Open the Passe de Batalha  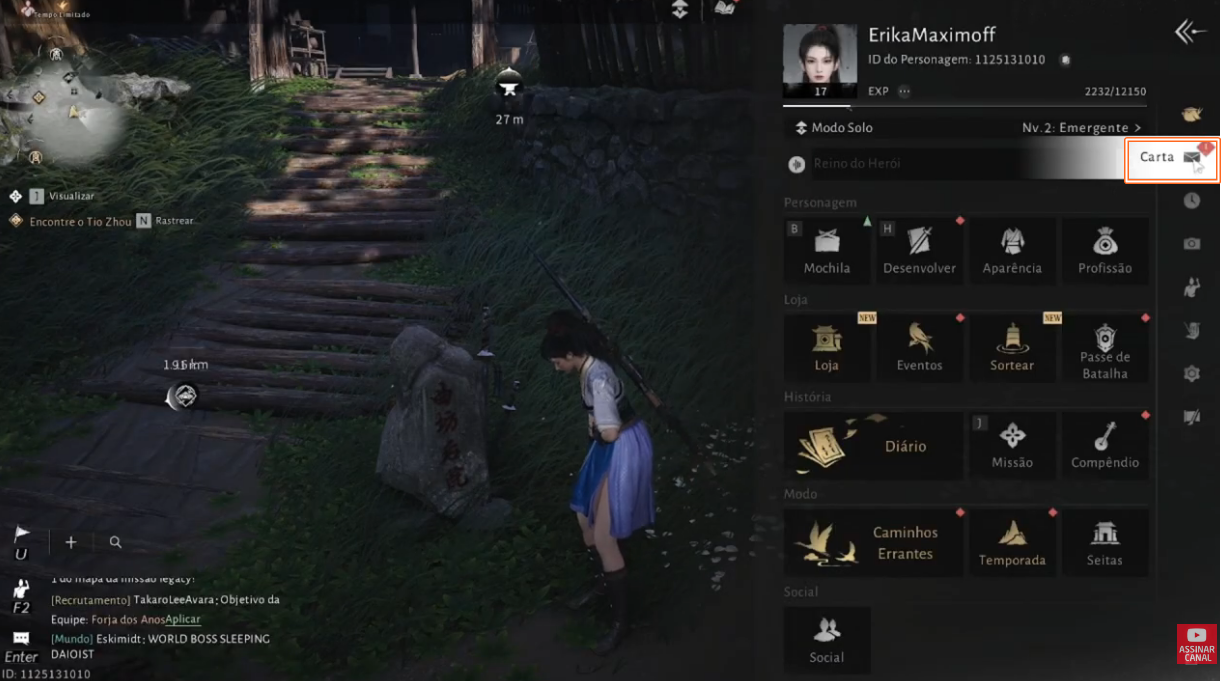(1105, 348)
